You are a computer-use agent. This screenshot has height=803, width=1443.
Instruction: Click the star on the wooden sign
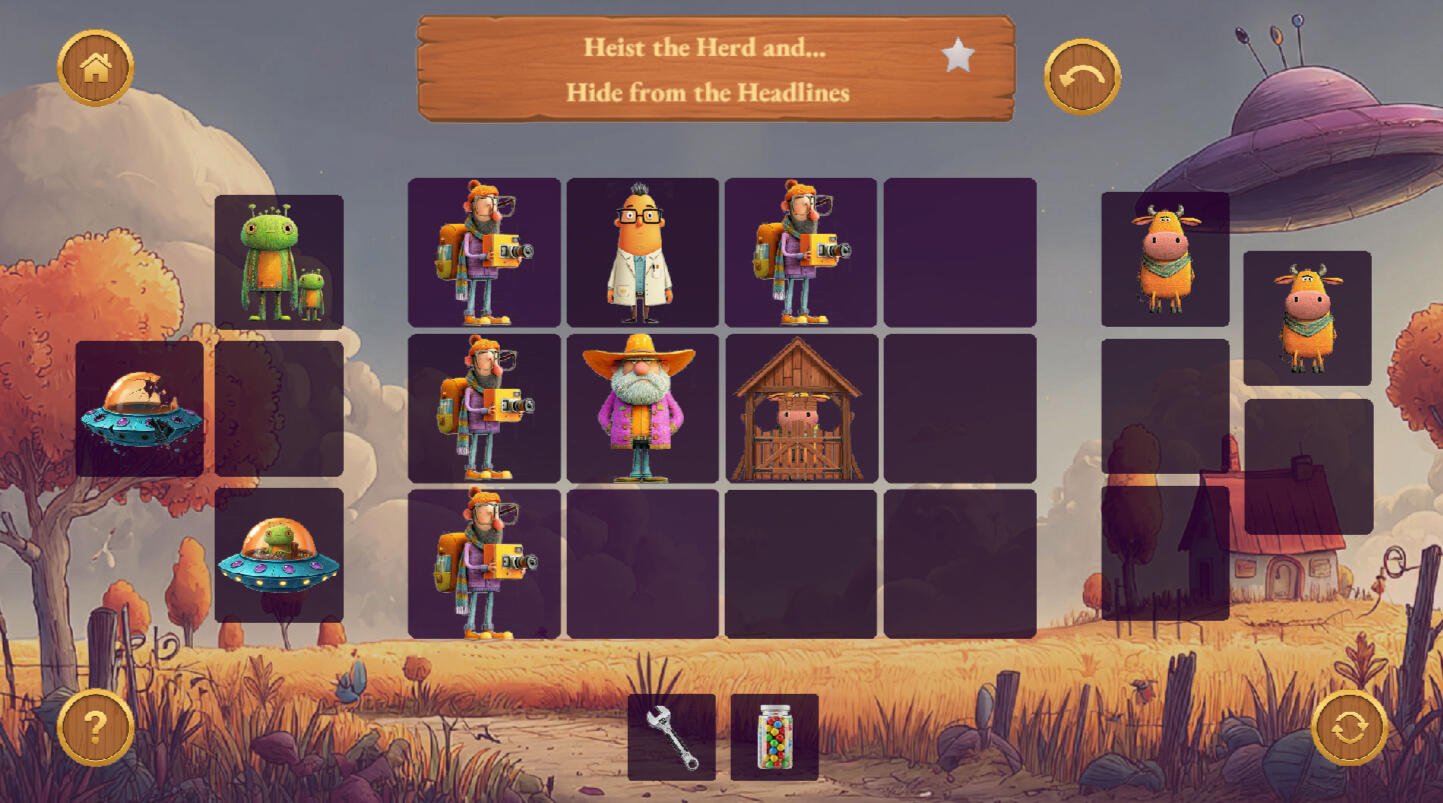click(x=957, y=56)
